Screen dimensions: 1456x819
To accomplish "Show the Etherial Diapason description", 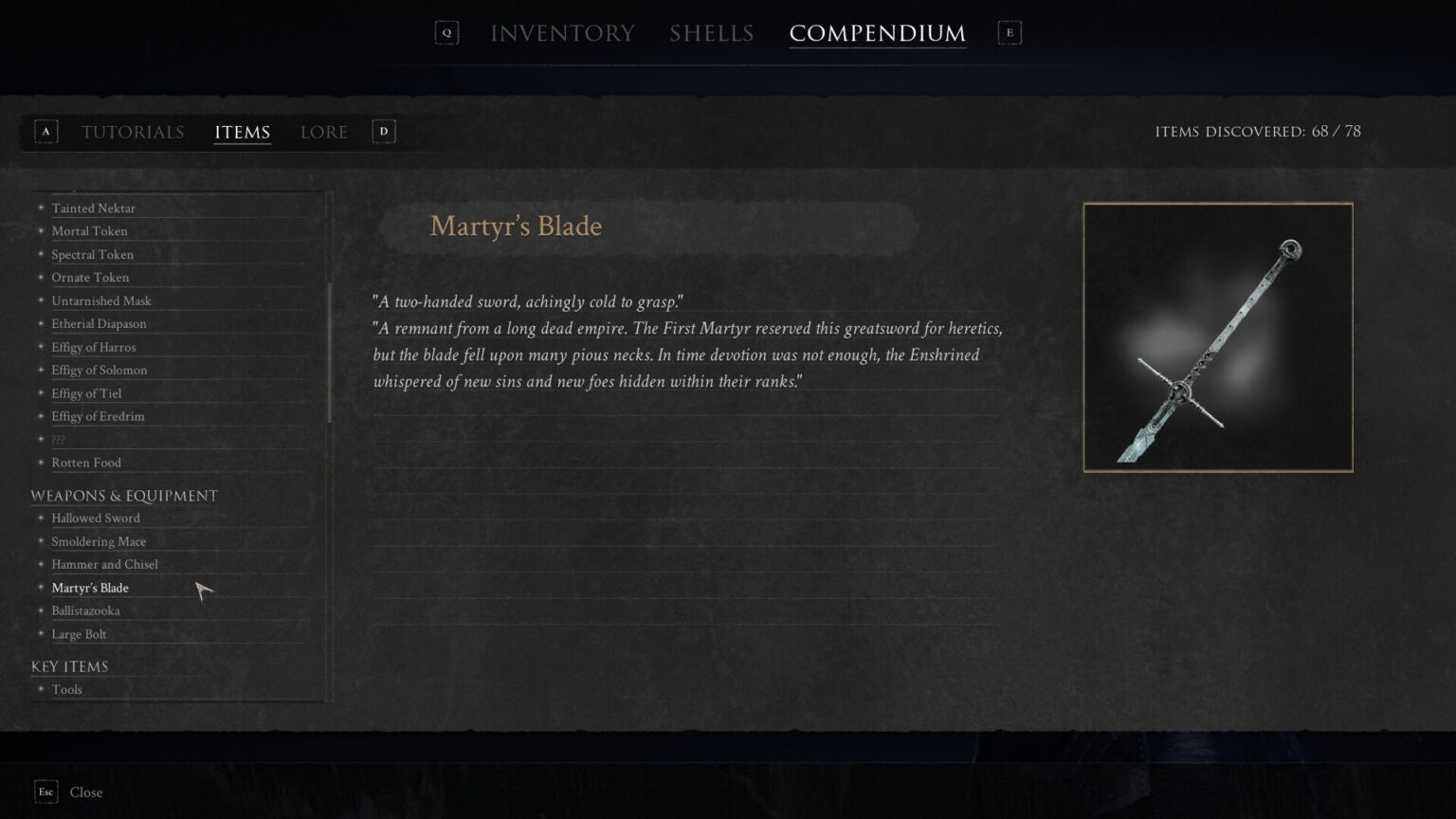I will tap(99, 323).
